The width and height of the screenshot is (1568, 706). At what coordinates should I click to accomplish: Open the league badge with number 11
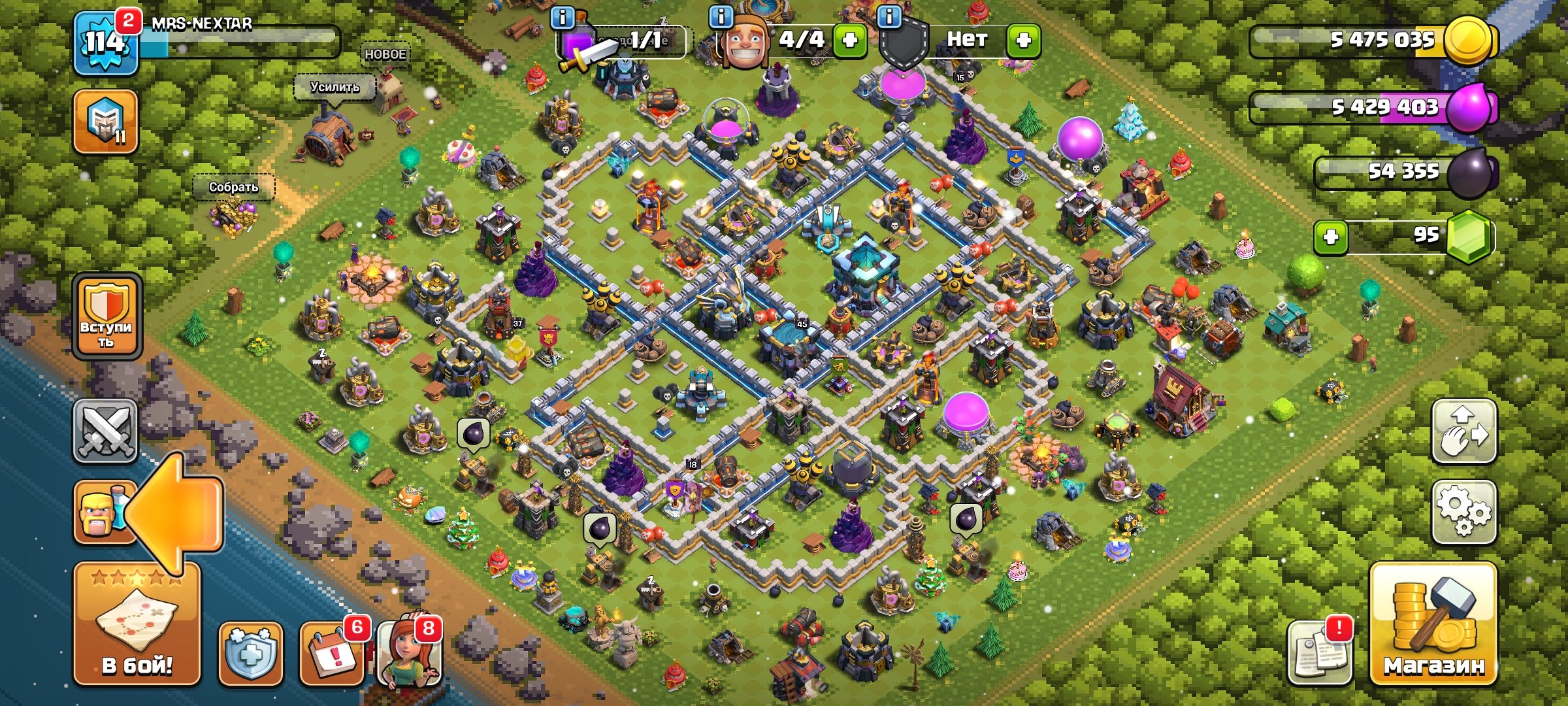point(105,122)
